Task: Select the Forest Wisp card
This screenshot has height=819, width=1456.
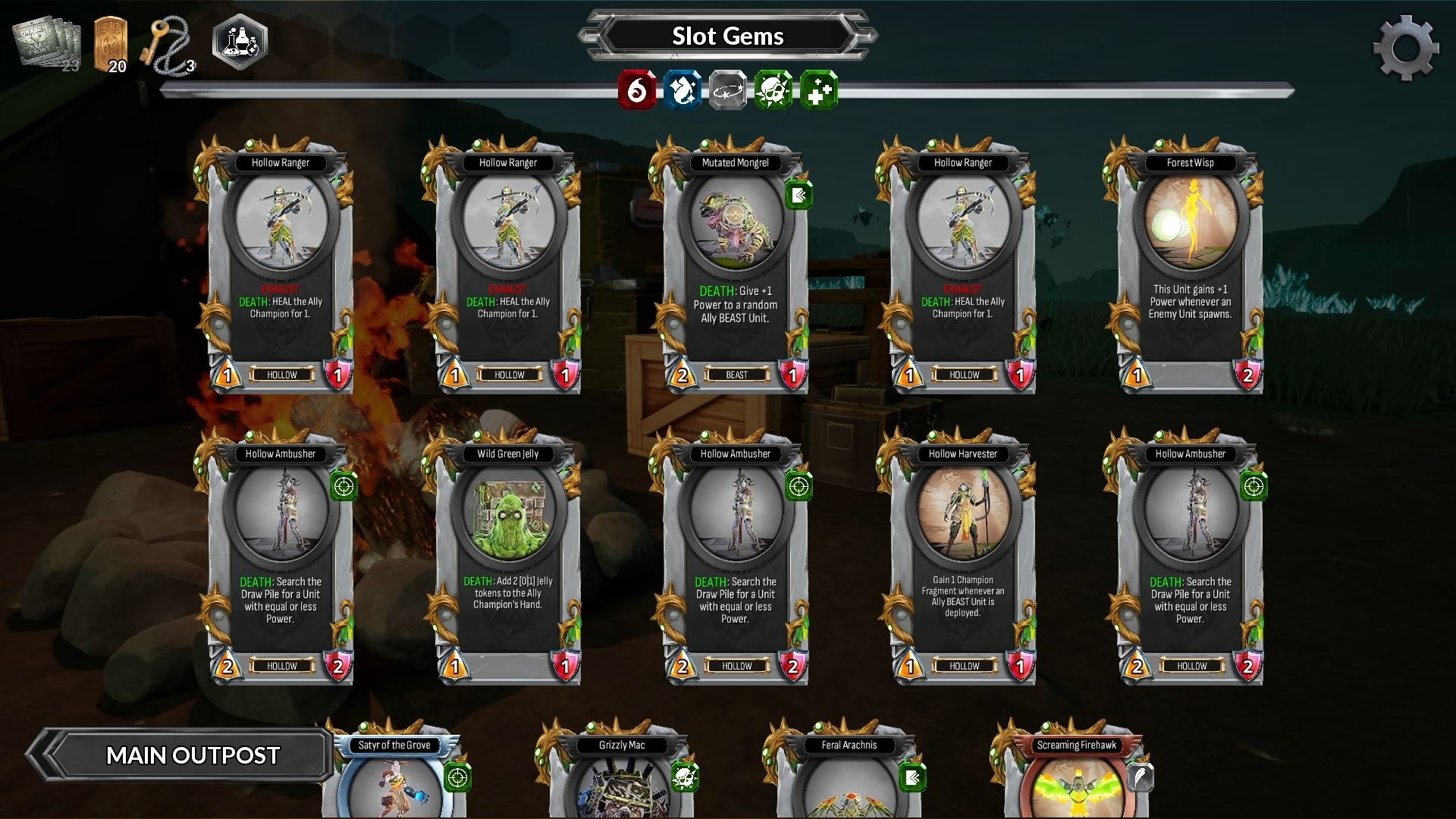Action: click(1190, 265)
